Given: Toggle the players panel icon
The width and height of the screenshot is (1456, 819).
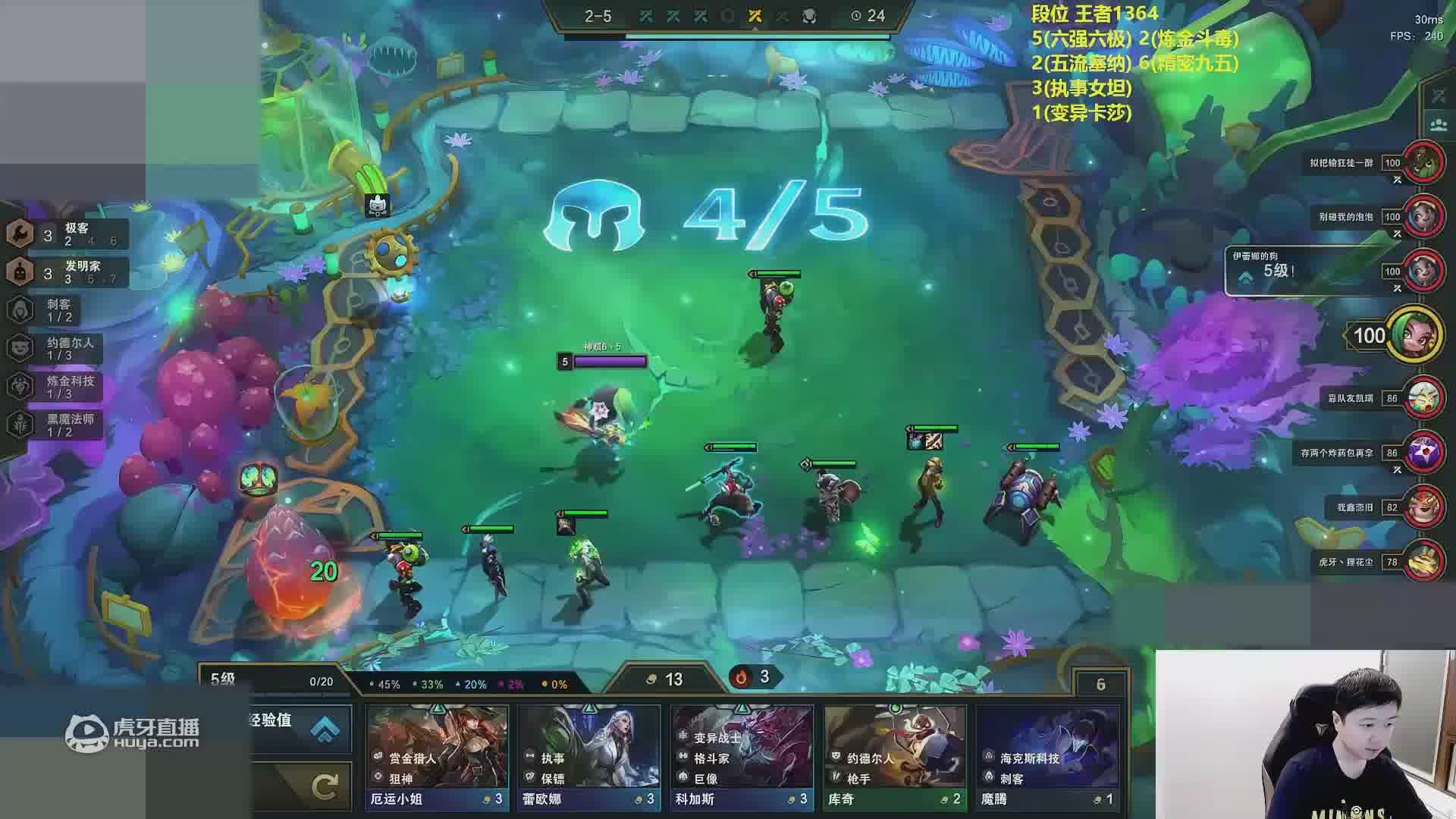Looking at the screenshot, I should [1439, 124].
